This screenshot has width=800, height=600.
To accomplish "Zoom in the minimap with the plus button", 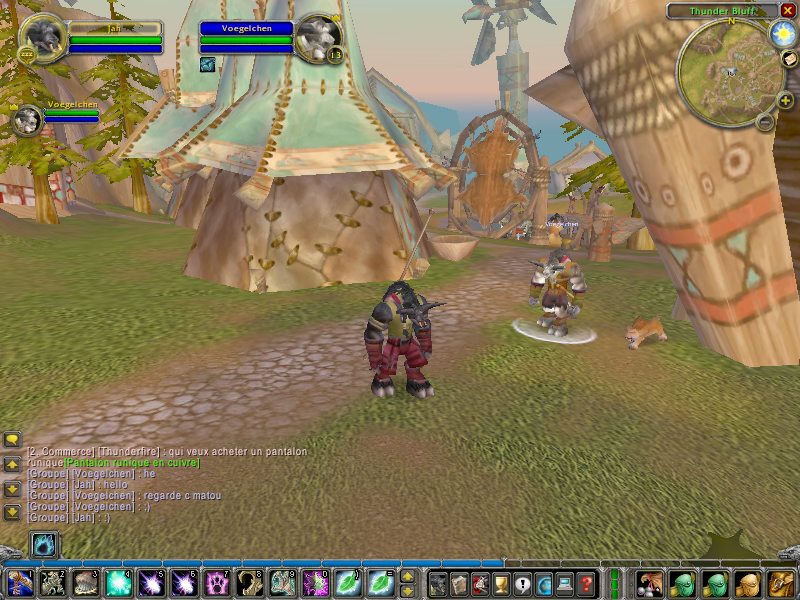I will click(785, 100).
